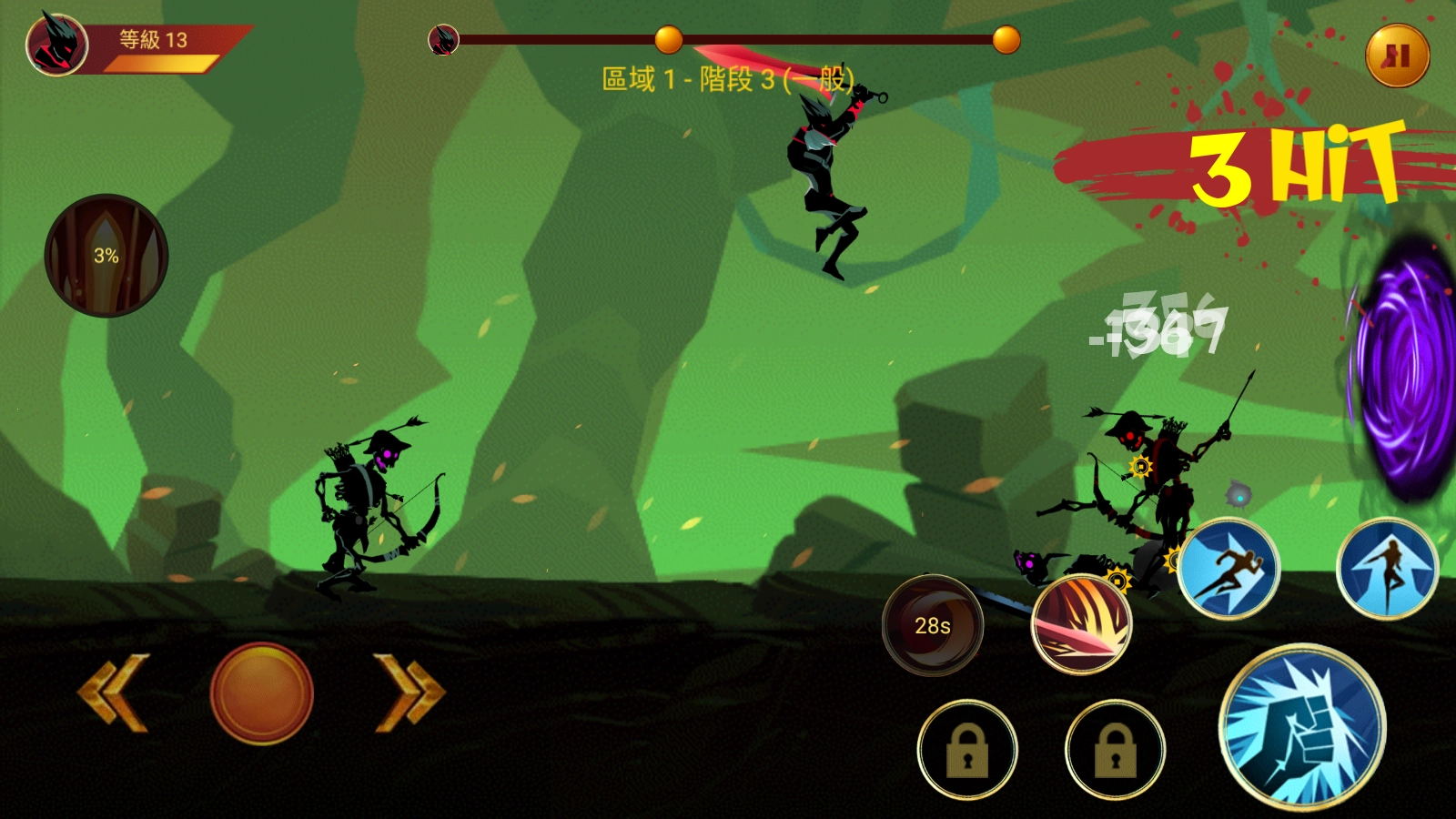Open the hero portrait at level 13
1456x819 pixels.
56,44
